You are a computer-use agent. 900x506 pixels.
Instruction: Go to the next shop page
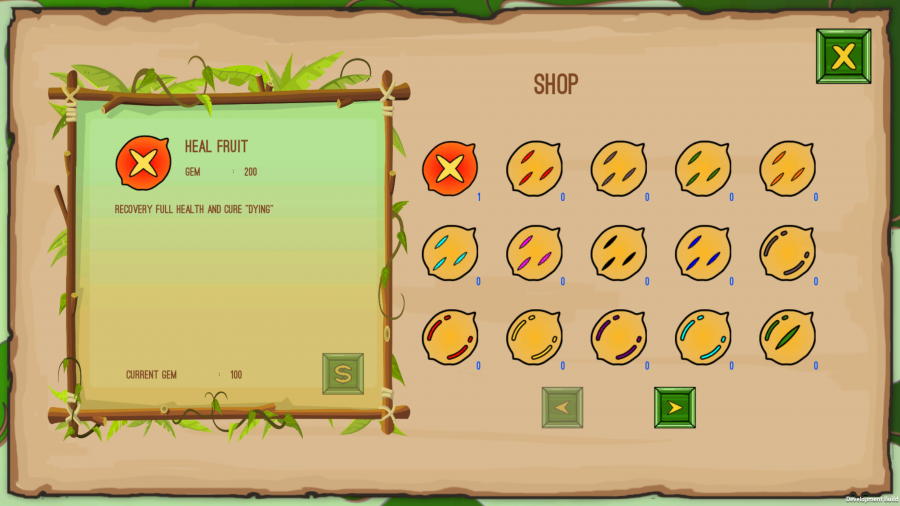click(x=674, y=407)
